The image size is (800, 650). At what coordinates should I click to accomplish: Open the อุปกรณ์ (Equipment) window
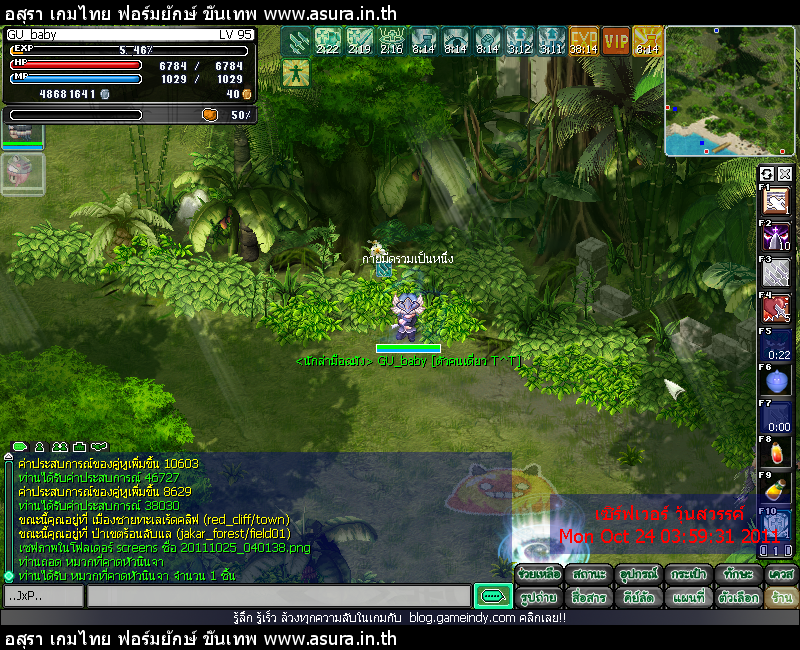[x=637, y=575]
